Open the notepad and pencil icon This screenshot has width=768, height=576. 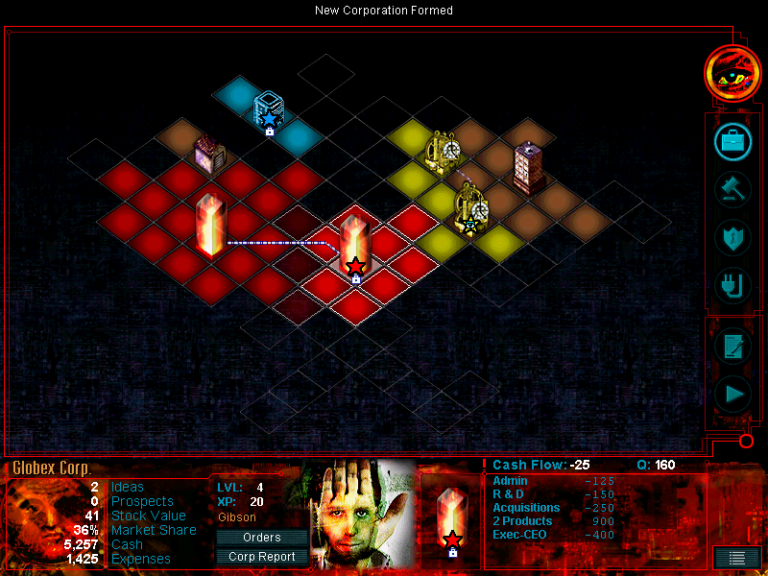[x=733, y=346]
